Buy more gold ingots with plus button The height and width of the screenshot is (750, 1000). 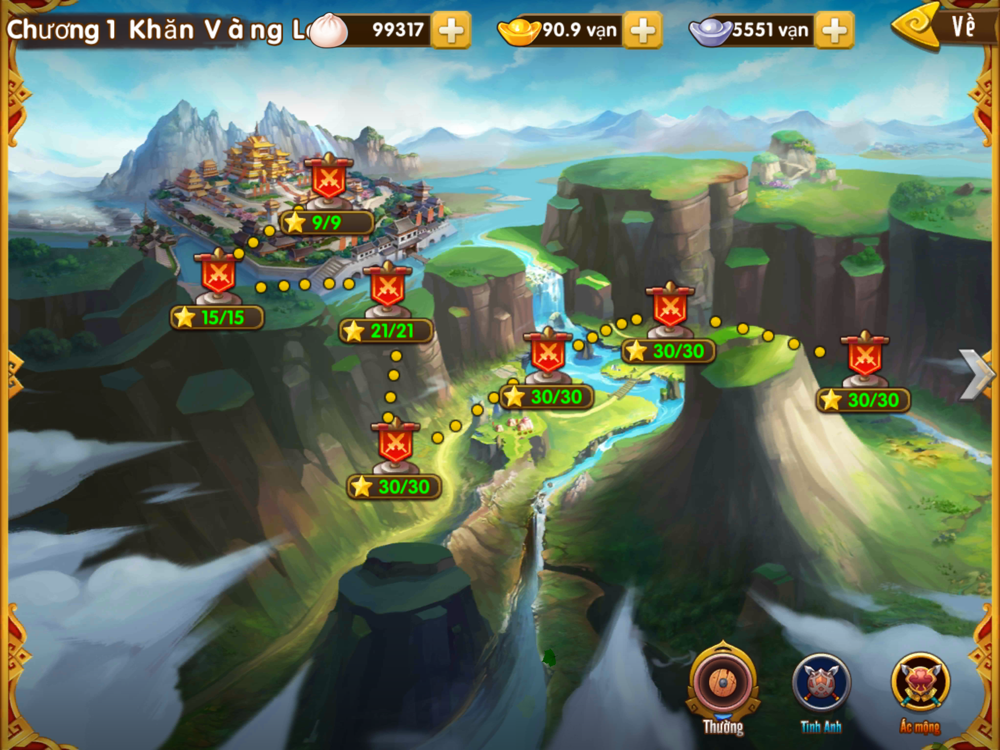click(642, 30)
